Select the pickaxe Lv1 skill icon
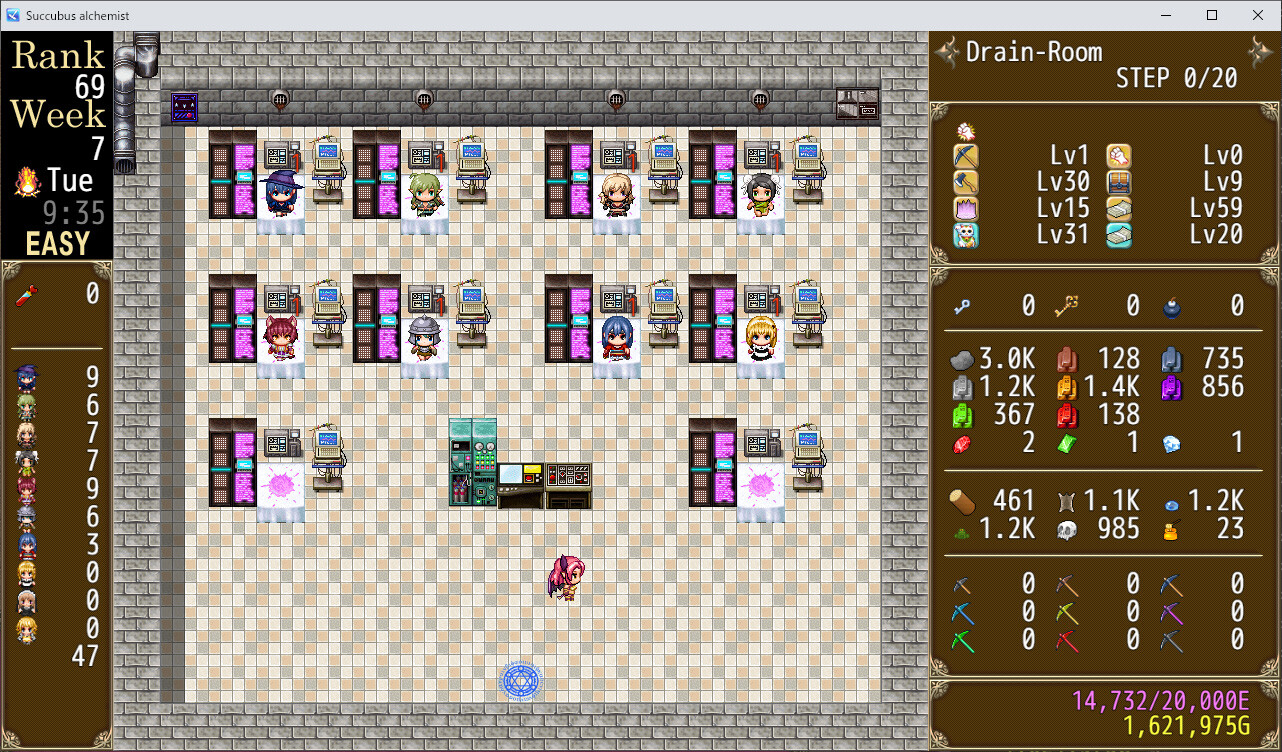 pos(965,156)
